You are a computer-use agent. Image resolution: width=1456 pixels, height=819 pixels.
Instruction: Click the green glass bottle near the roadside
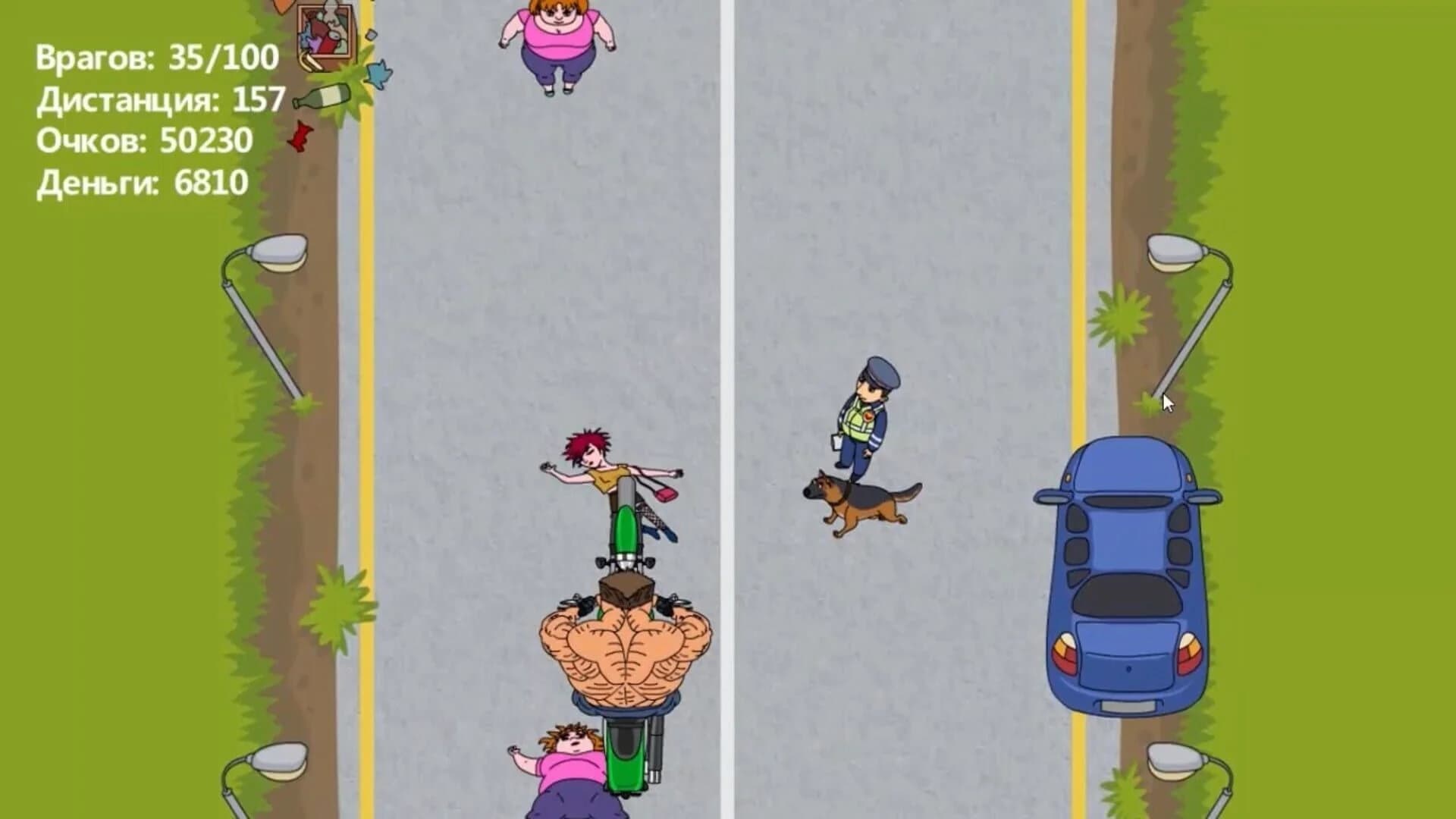[322, 95]
